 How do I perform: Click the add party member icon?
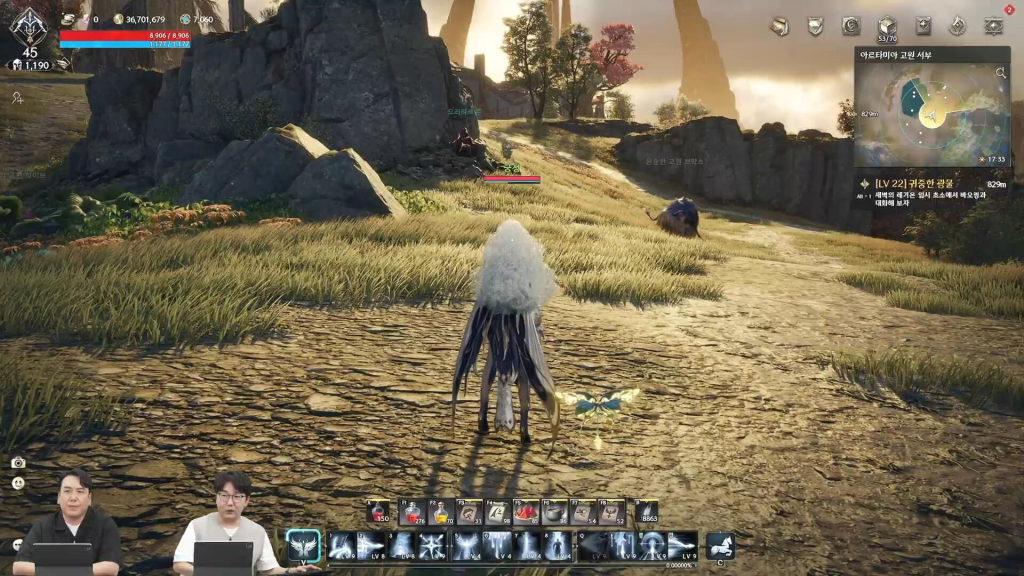(x=18, y=98)
